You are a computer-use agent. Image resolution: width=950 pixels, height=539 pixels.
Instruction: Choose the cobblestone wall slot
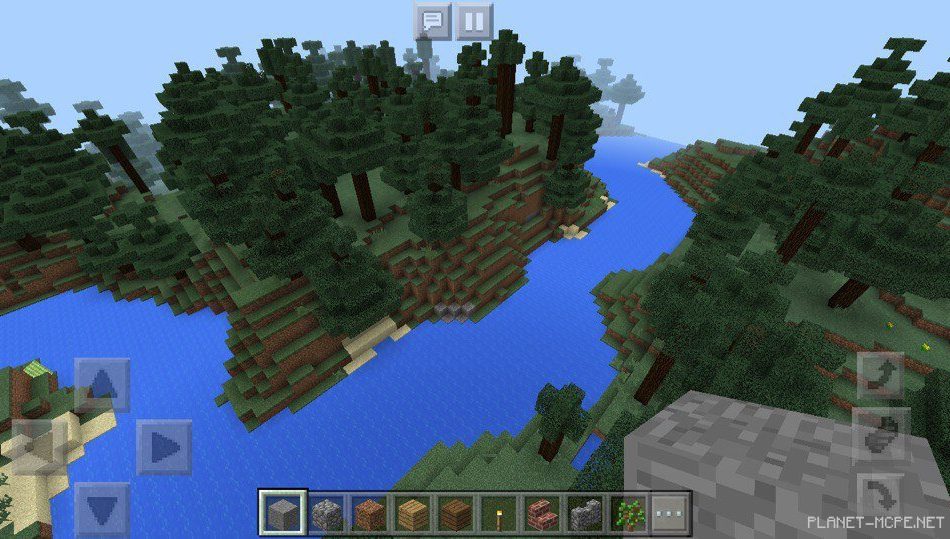pyautogui.click(x=585, y=514)
